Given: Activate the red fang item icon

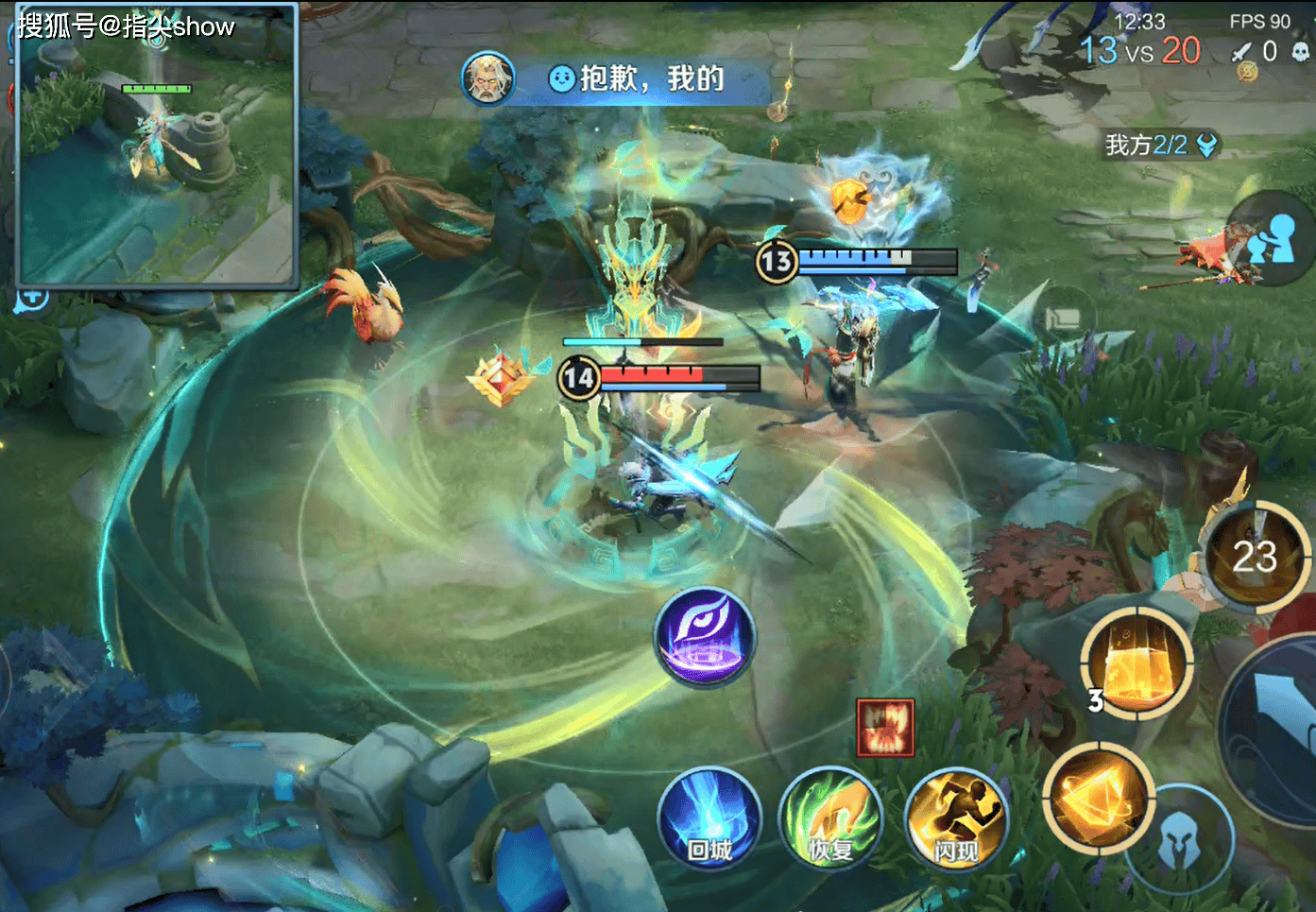Looking at the screenshot, I should (x=885, y=728).
